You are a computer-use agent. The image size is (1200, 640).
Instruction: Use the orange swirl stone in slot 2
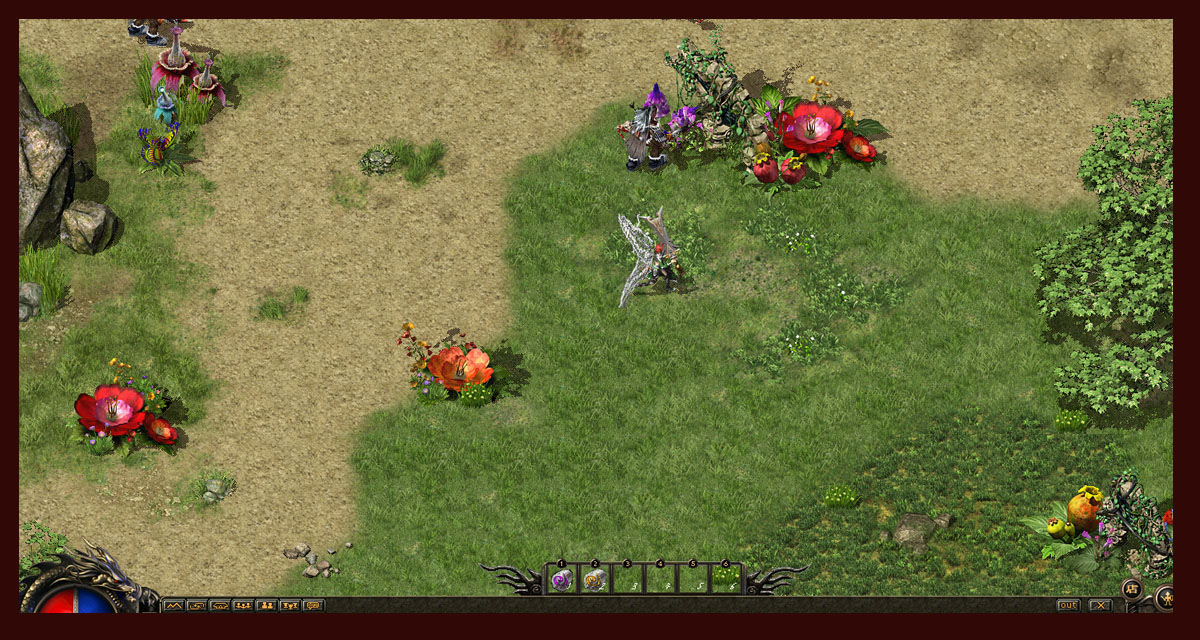[595, 580]
